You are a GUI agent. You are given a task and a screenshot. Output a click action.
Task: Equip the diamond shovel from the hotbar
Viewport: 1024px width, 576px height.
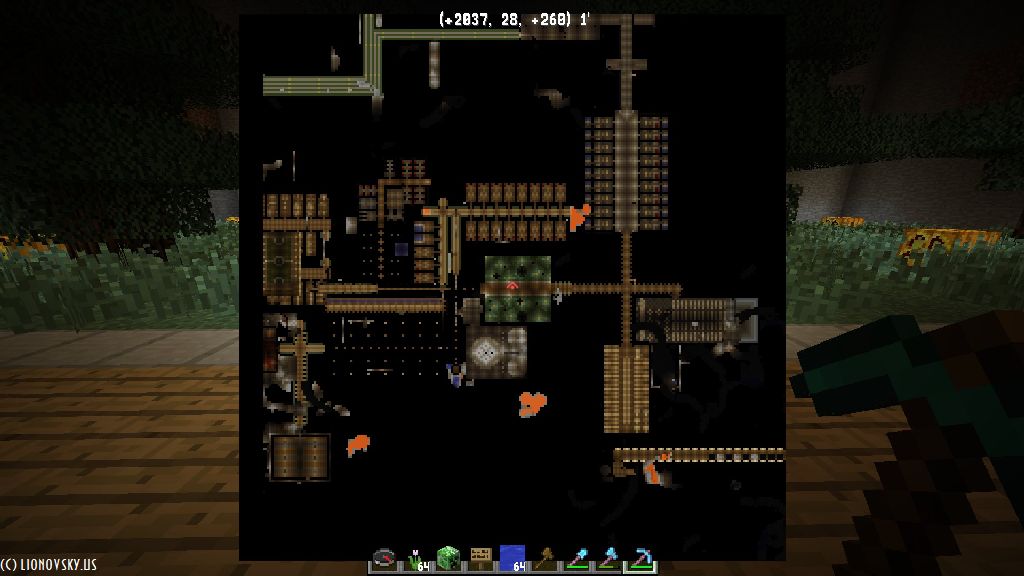click(x=576, y=558)
